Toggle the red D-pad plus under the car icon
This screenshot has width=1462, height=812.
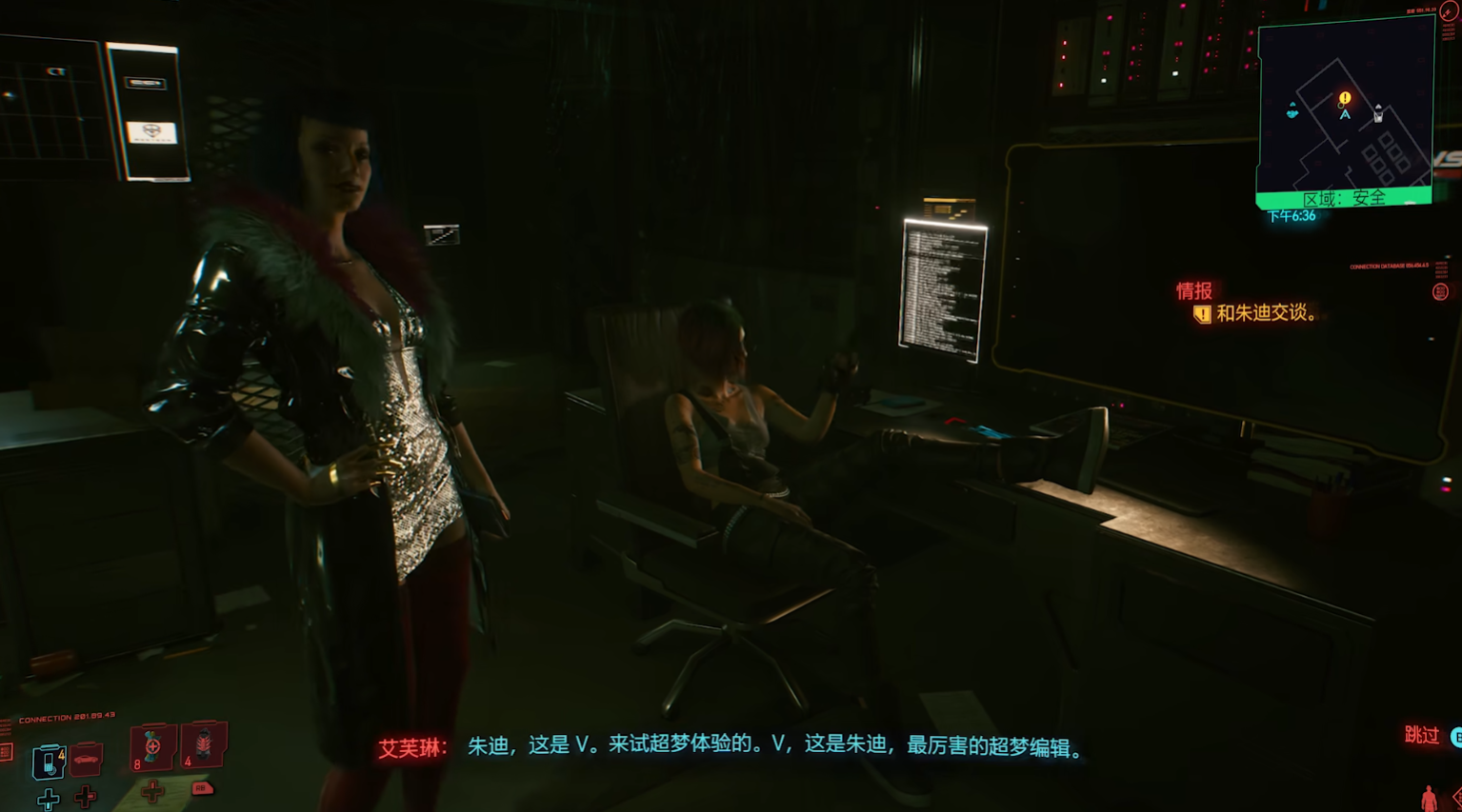(85, 795)
